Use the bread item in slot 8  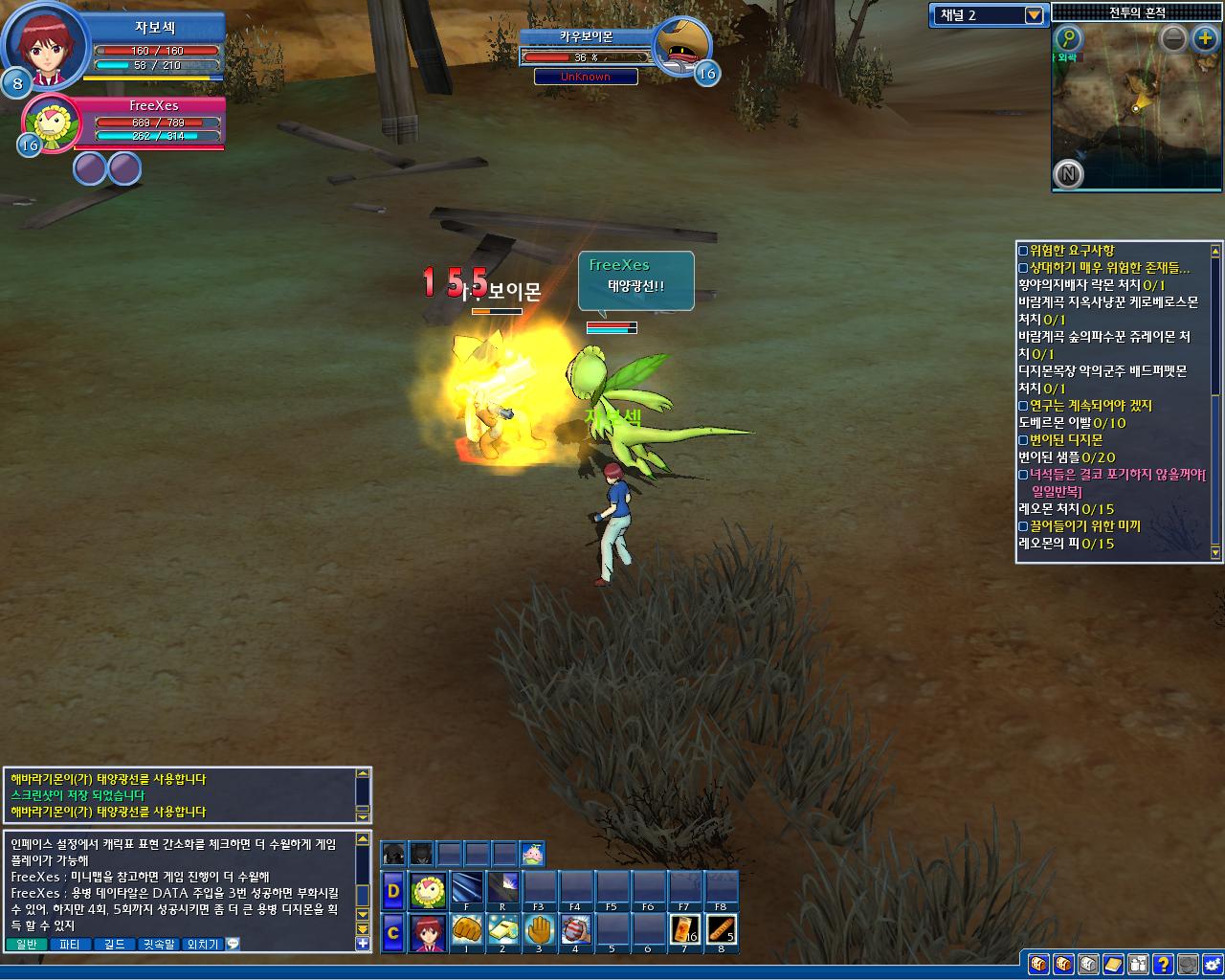coord(721,930)
